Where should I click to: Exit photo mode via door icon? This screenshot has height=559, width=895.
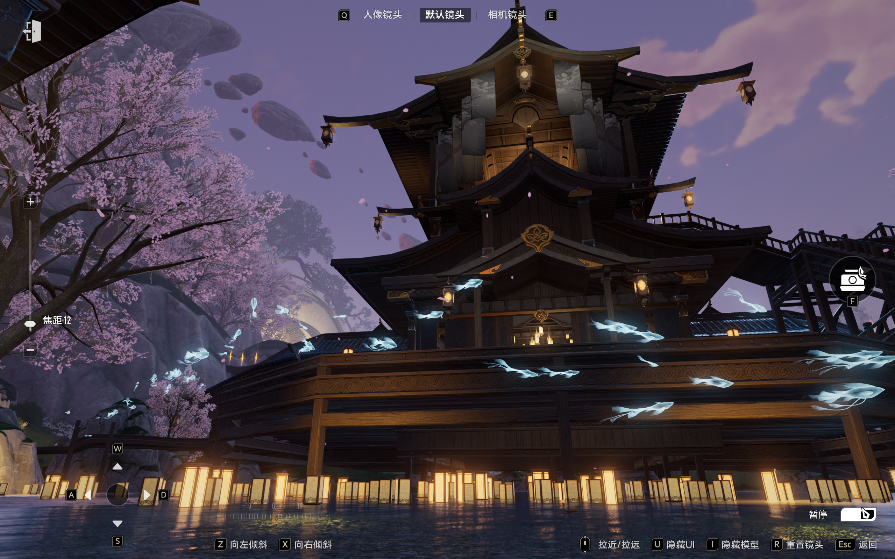tap(32, 31)
